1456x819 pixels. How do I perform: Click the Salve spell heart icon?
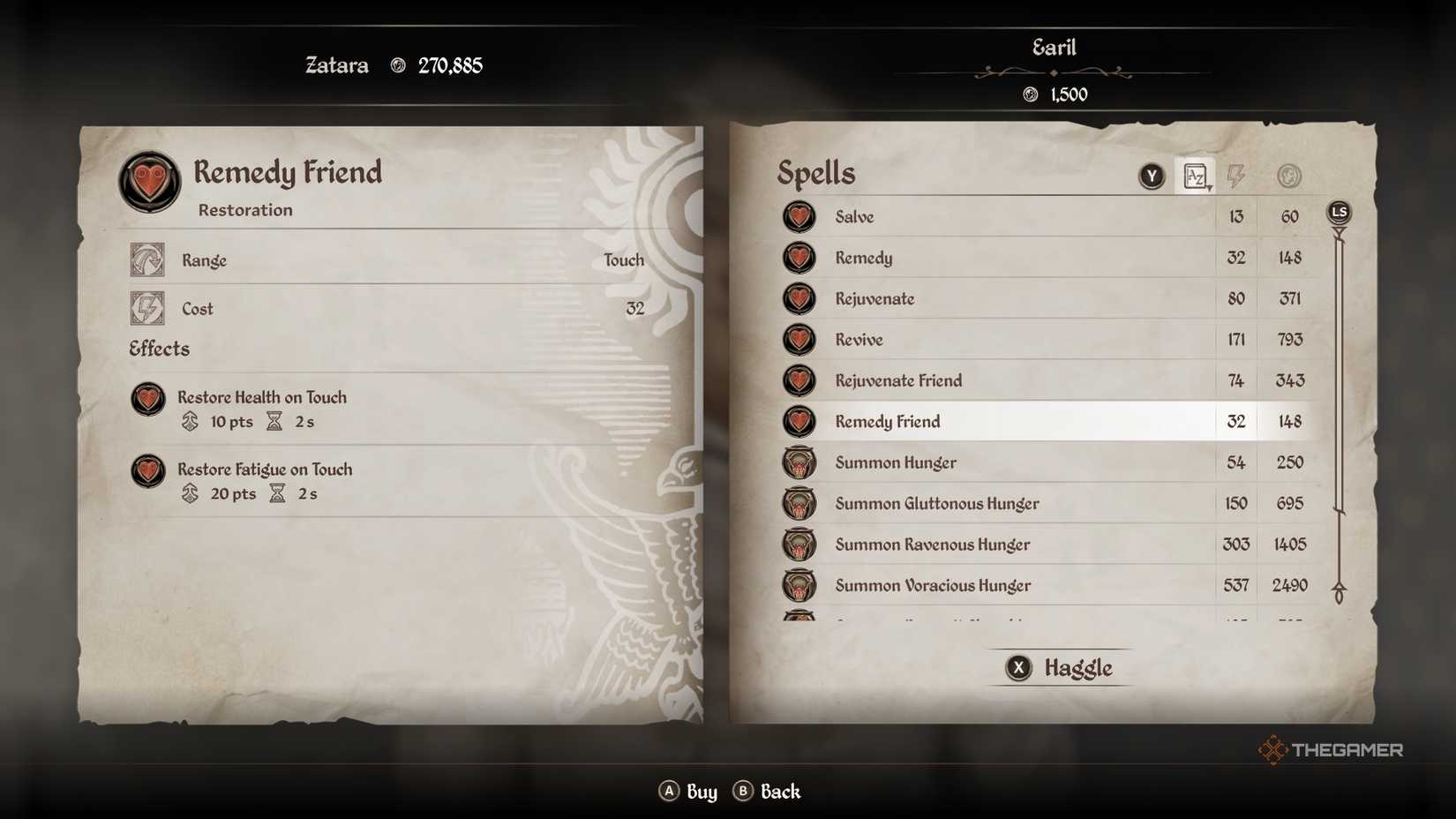tap(799, 216)
